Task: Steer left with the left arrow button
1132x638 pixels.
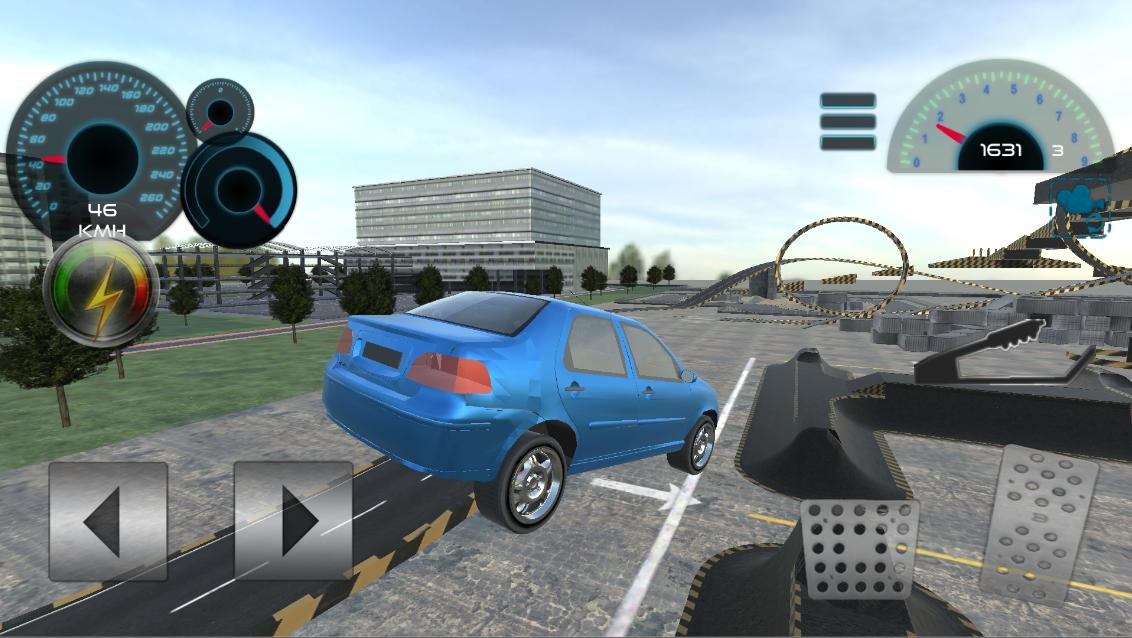Action: 108,521
